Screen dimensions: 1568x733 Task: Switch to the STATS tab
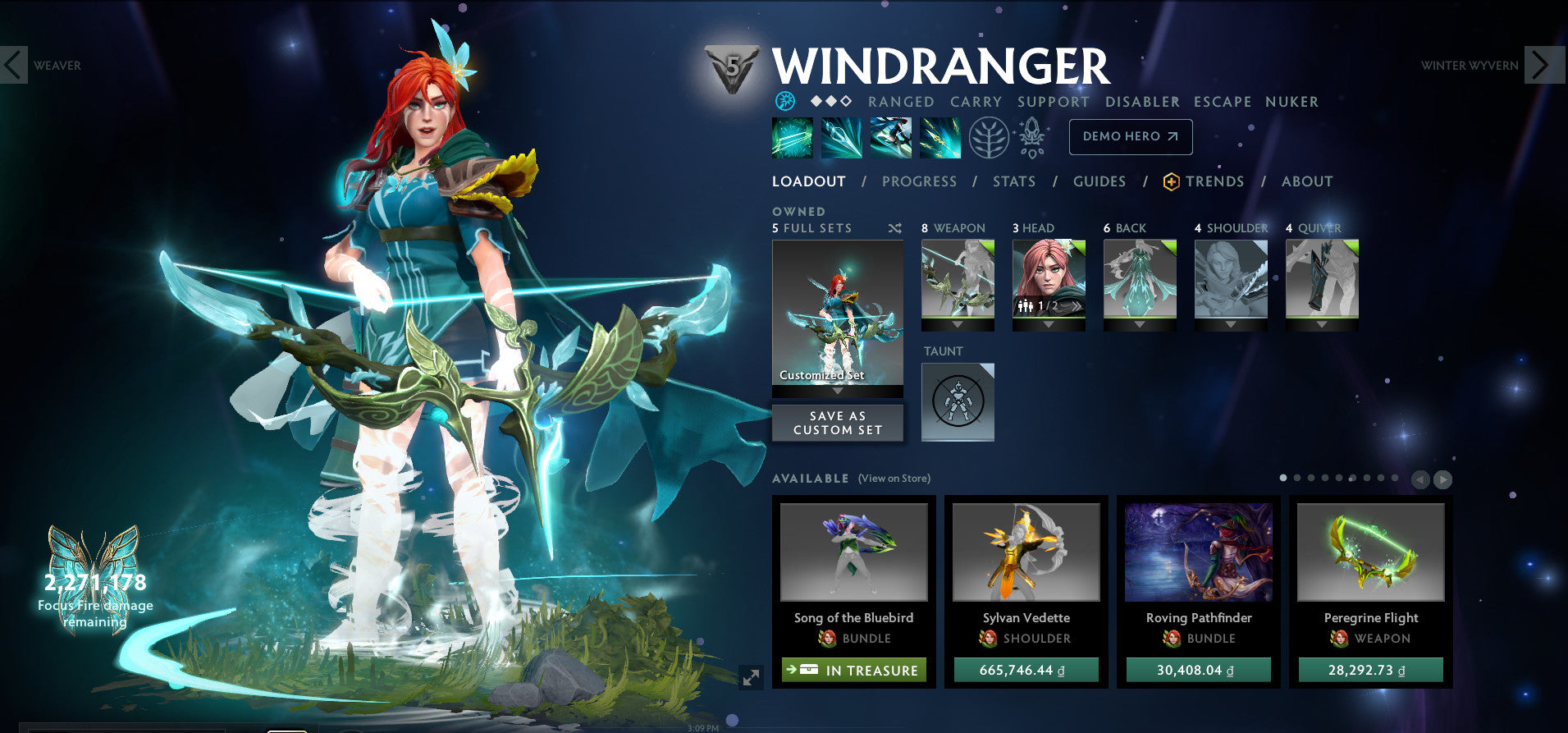coord(1014,181)
